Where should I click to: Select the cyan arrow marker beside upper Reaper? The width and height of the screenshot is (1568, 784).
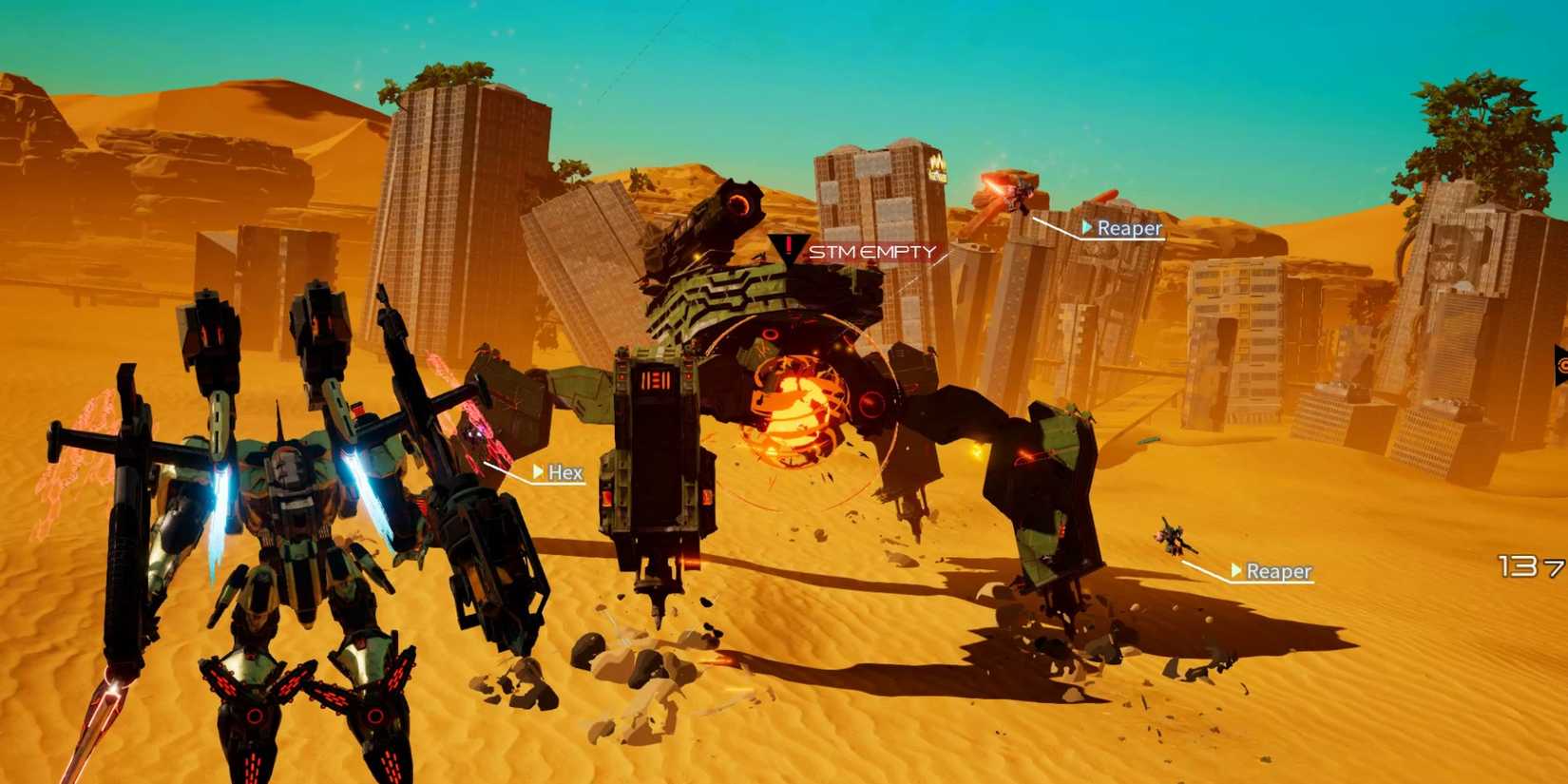pyautogui.click(x=1086, y=228)
